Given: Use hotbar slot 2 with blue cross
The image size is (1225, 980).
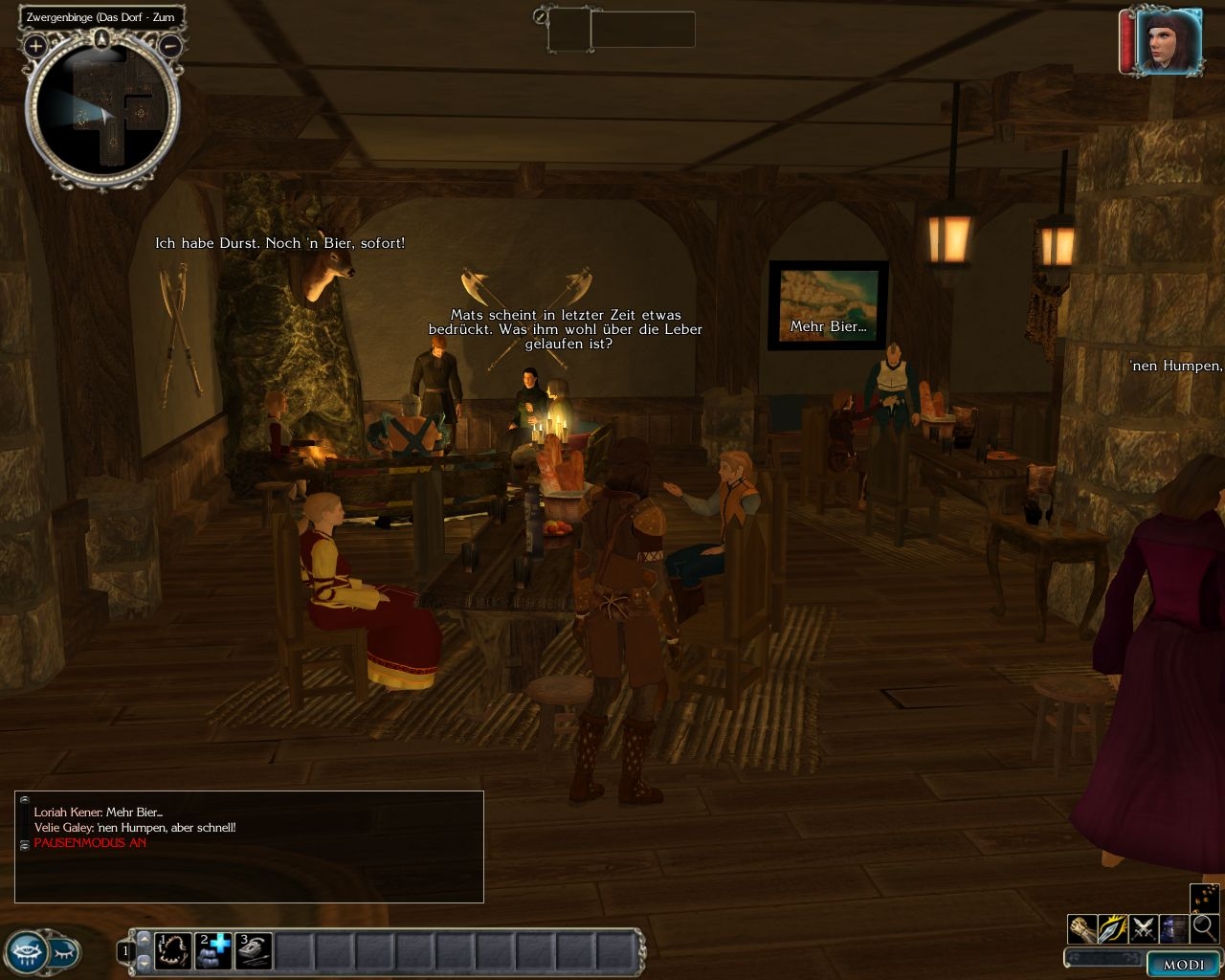Looking at the screenshot, I should pyautogui.click(x=213, y=951).
